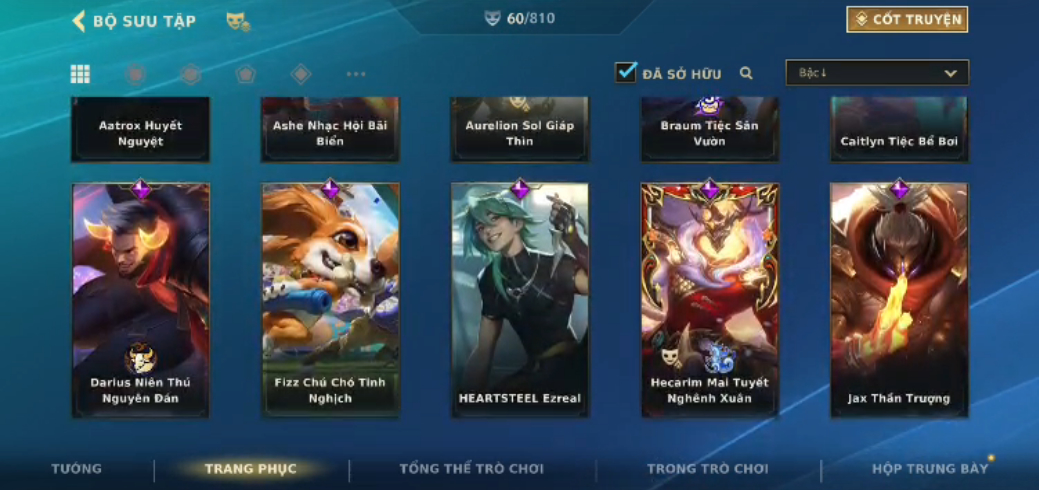This screenshot has height=490, width=1039.
Task: Go back from Bộ Sưu Tập
Action: point(79,21)
